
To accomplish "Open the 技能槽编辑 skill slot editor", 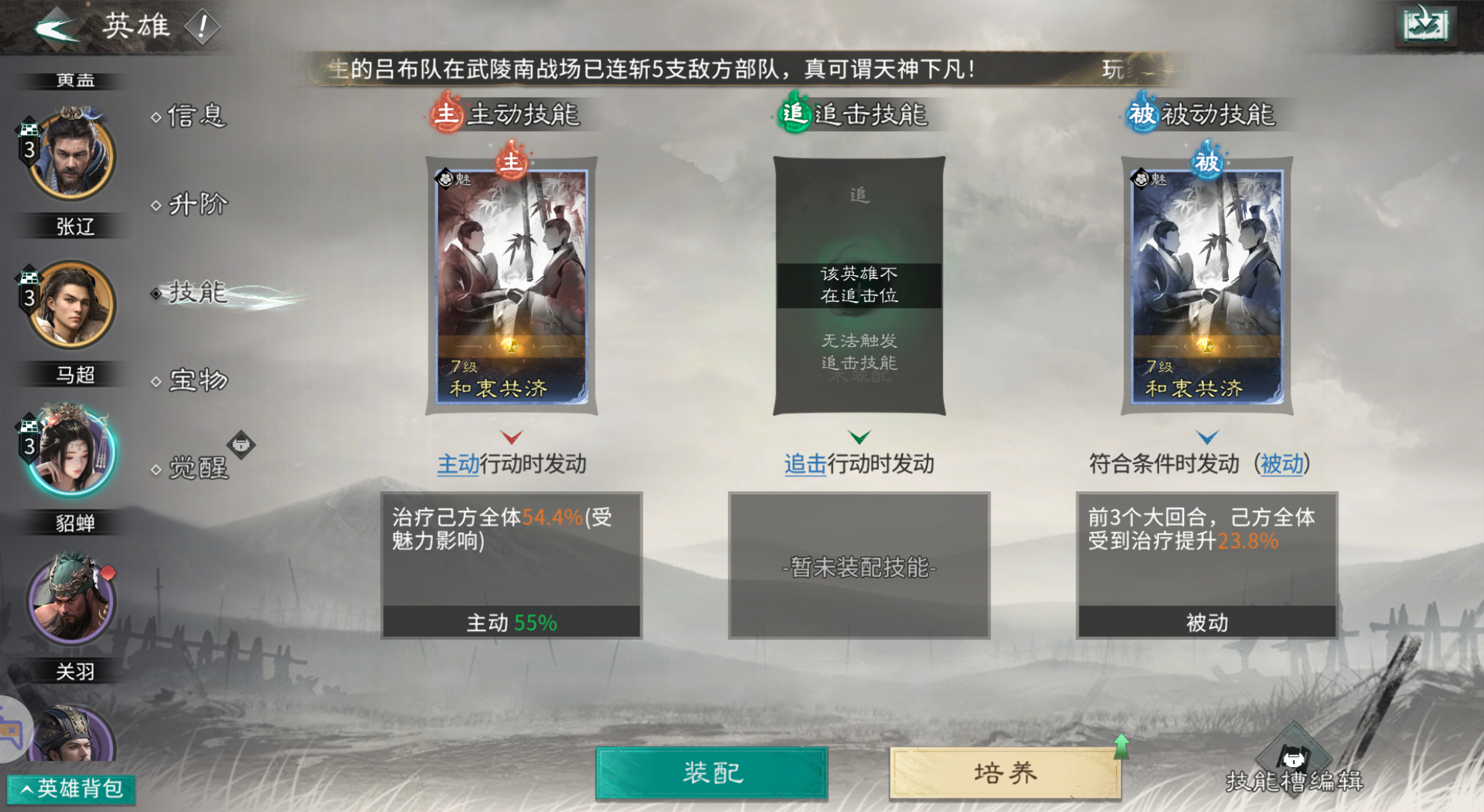I will (1294, 763).
